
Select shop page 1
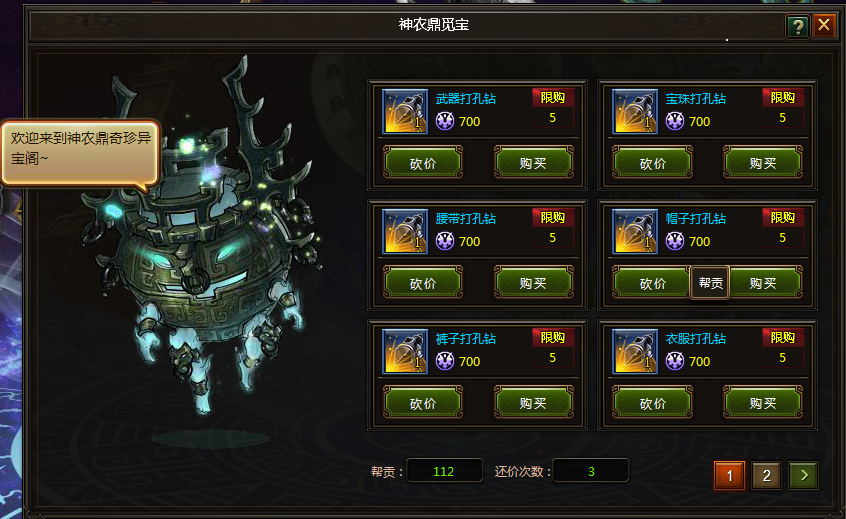(x=729, y=475)
